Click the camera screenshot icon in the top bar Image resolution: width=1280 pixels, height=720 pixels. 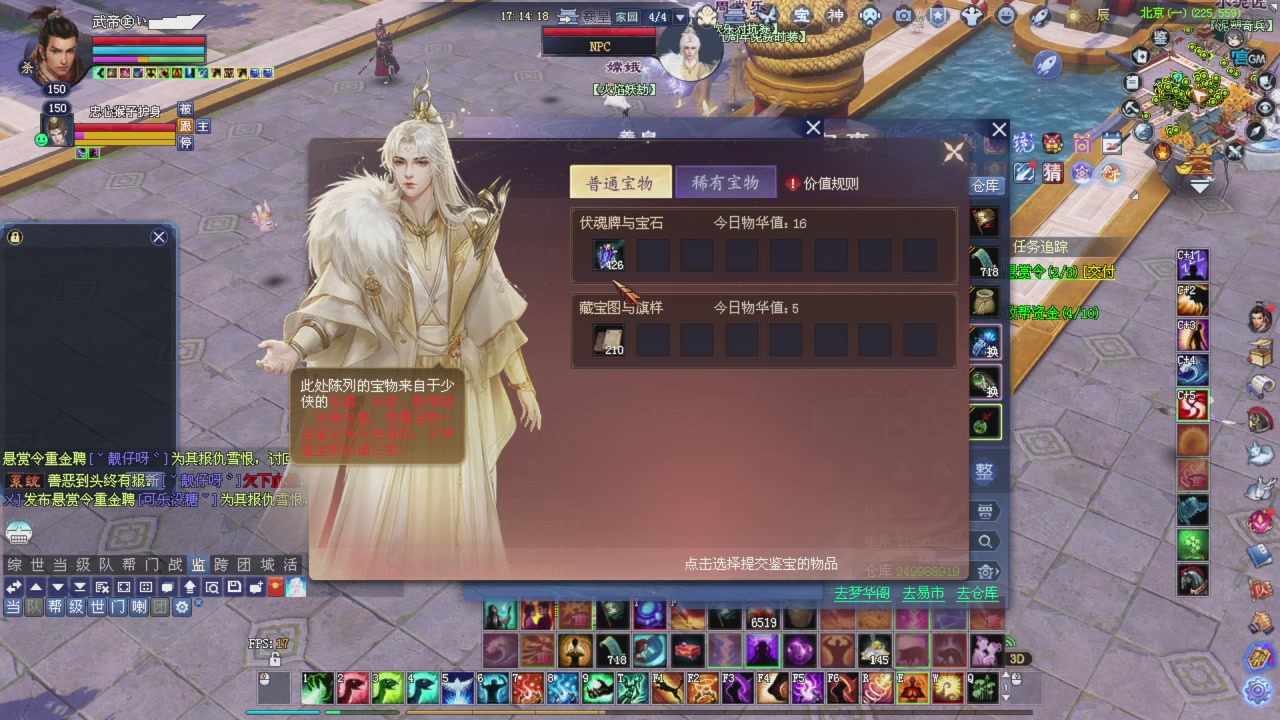[903, 15]
